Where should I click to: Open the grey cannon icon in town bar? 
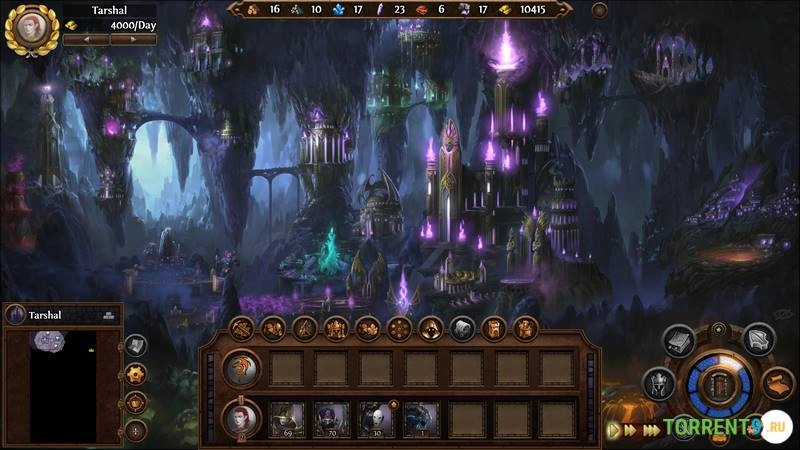(462, 328)
